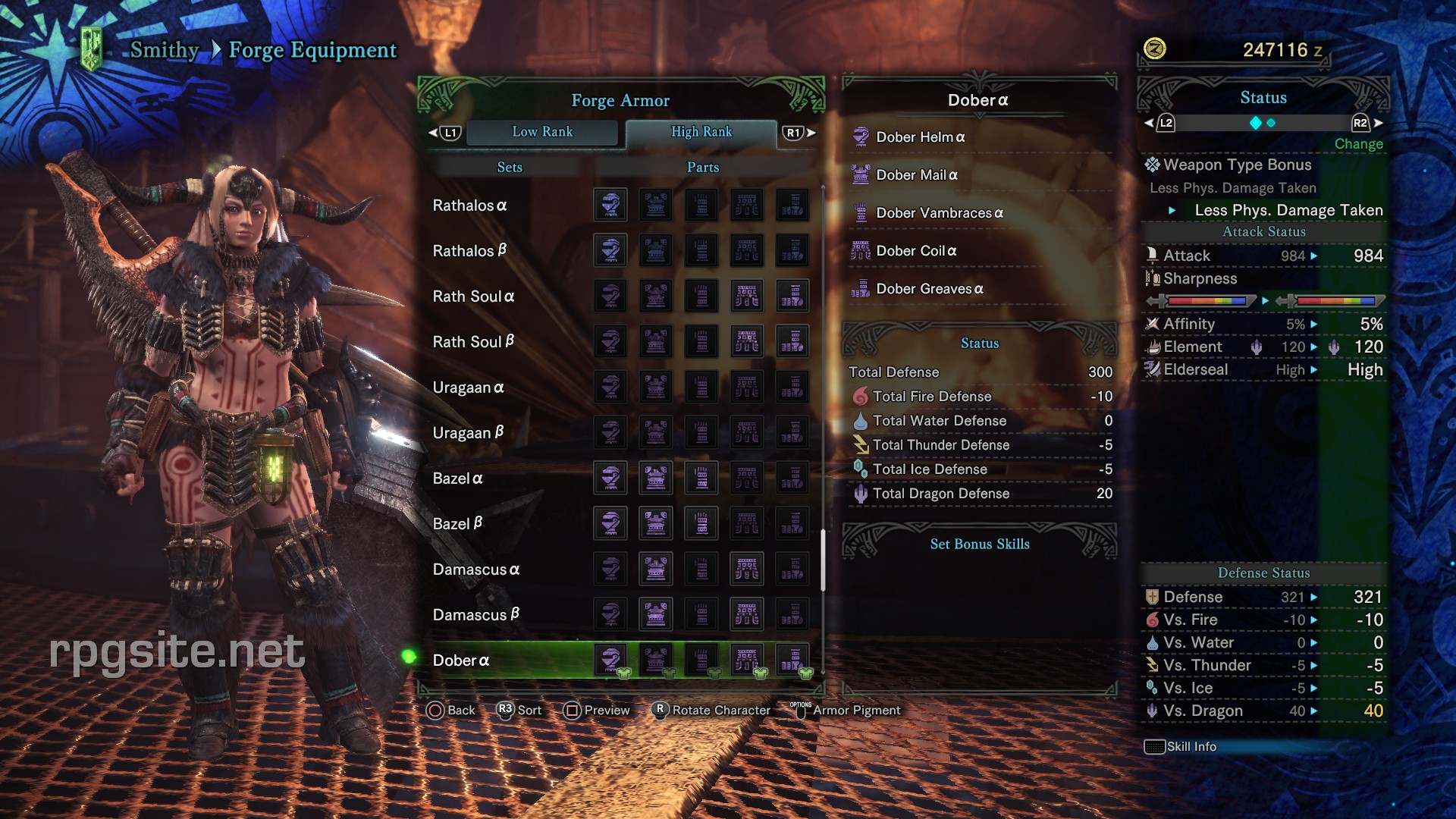Click the arrow next to Attack 984
This screenshot has height=819, width=1456.
1313,256
